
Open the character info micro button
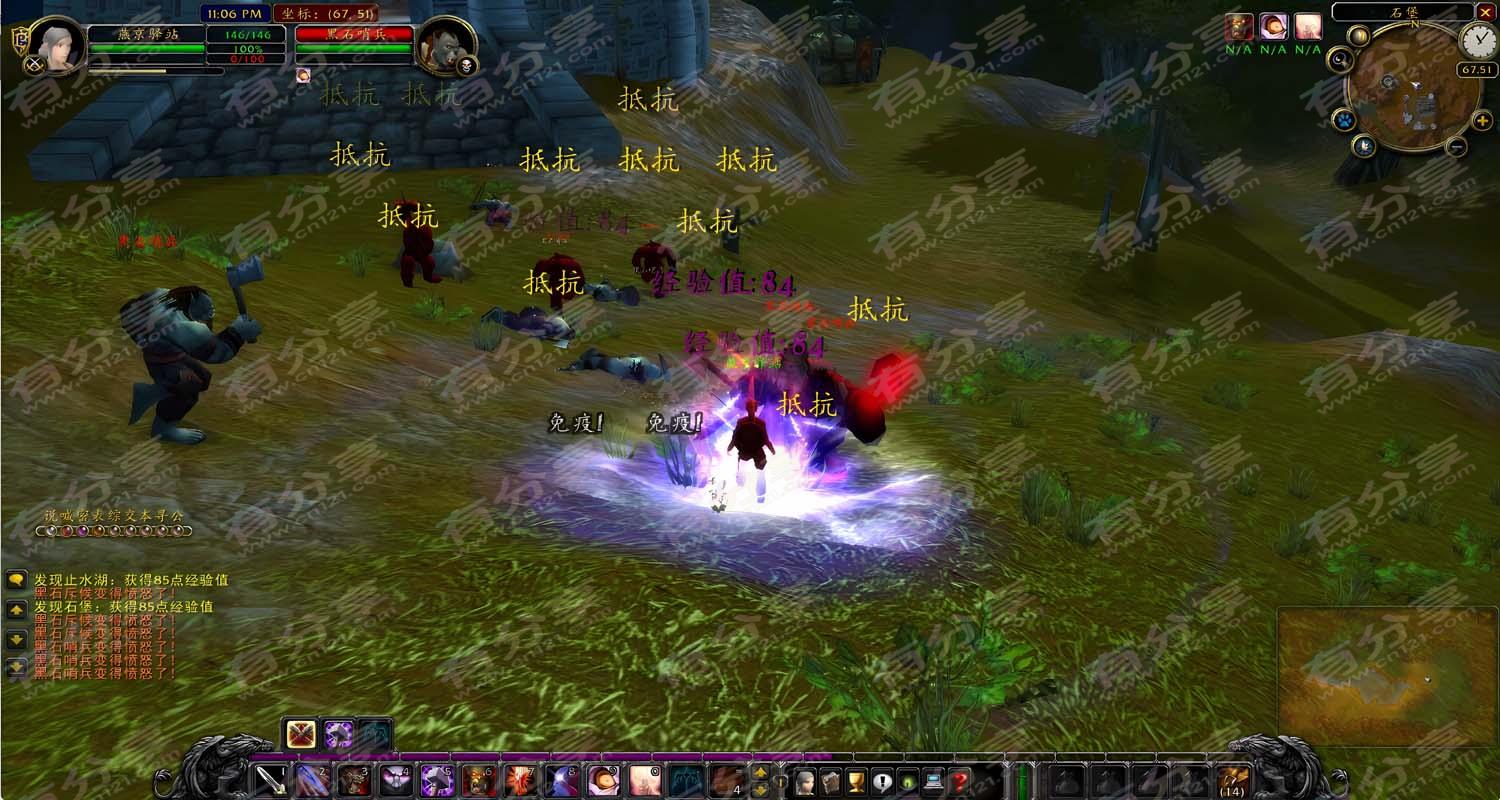805,781
